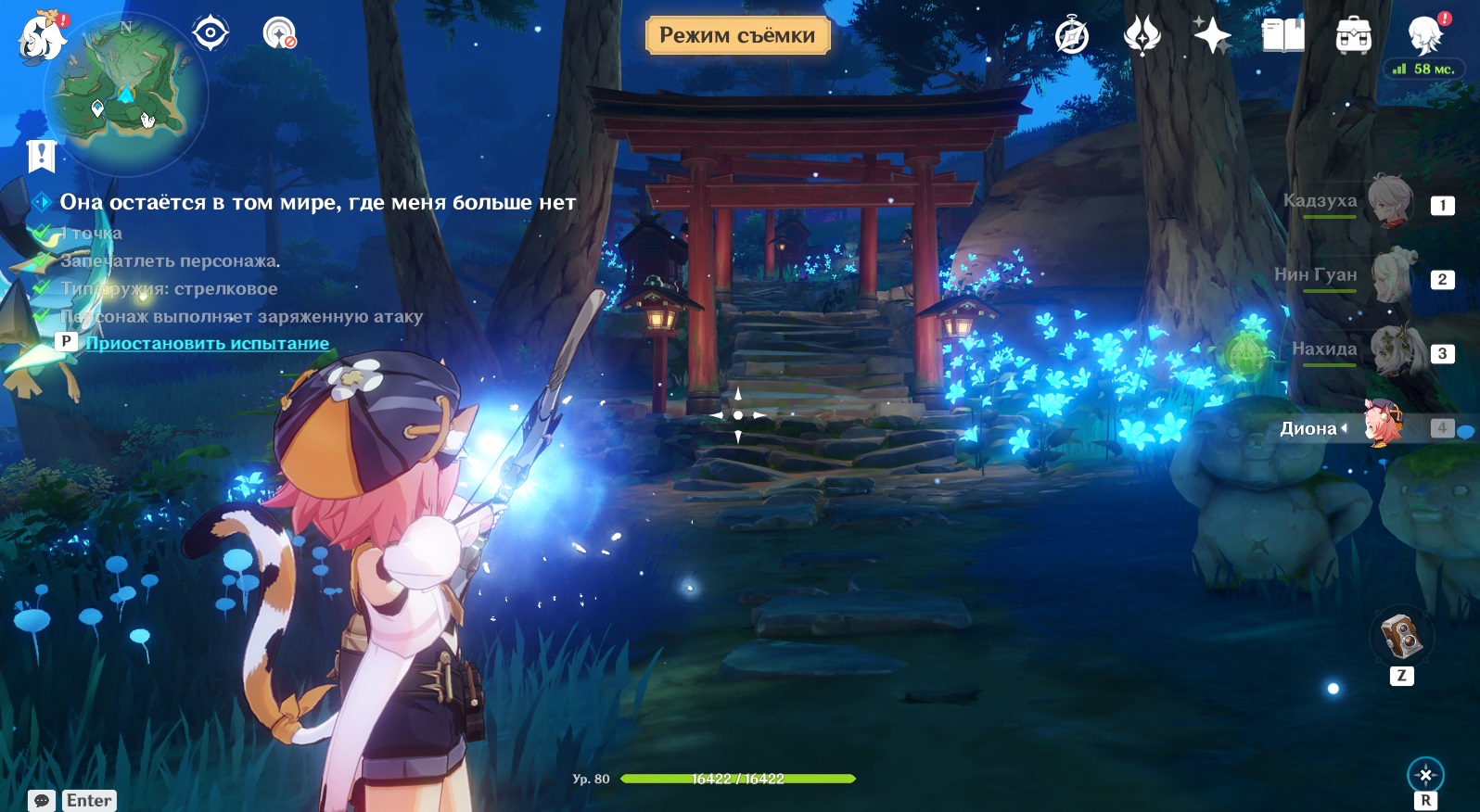Viewport: 1480px width, 812px height.
Task: Switch to party member Кадзуха
Action: point(1389,201)
